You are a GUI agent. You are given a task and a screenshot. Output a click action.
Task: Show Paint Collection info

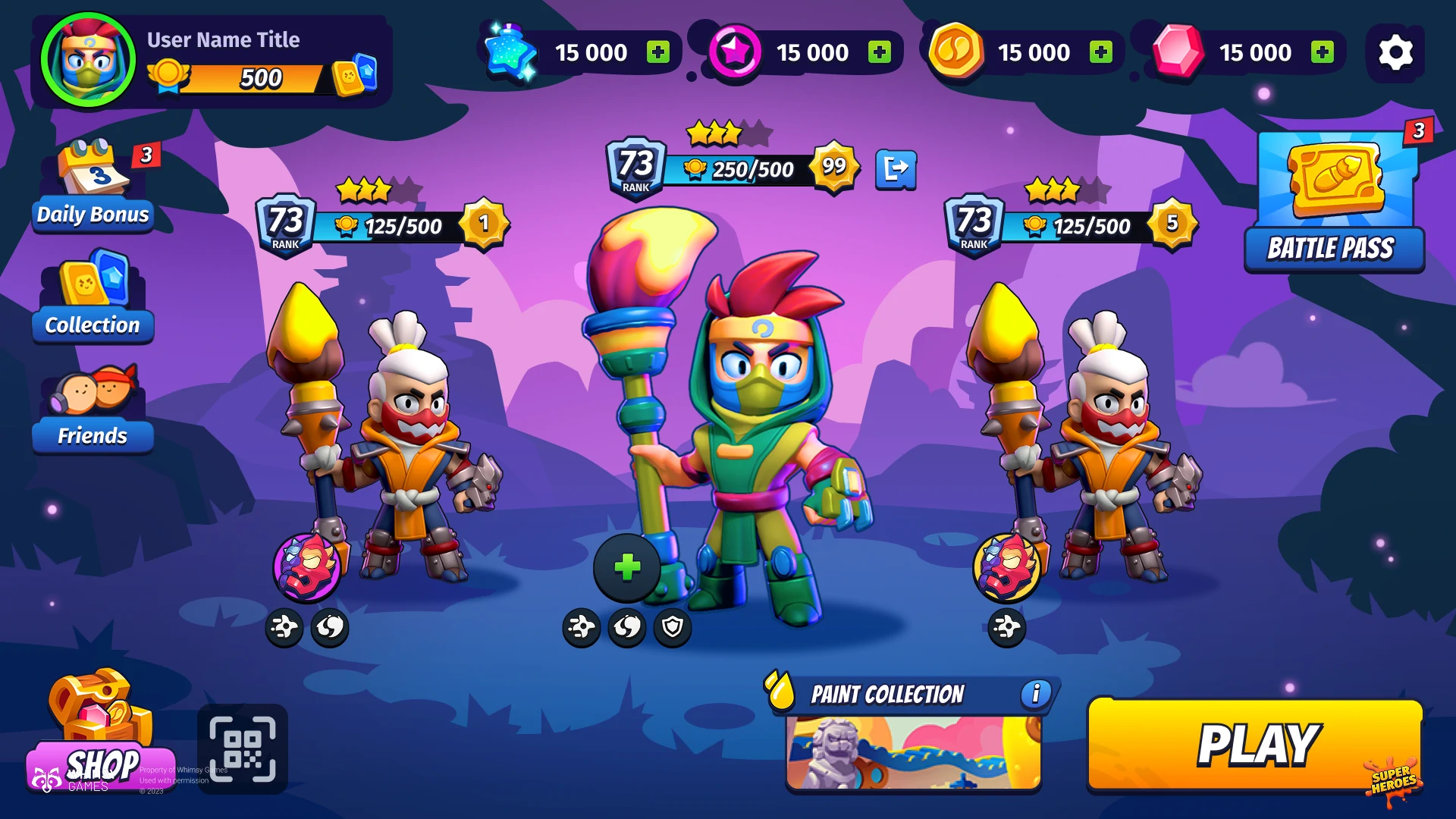1035,693
